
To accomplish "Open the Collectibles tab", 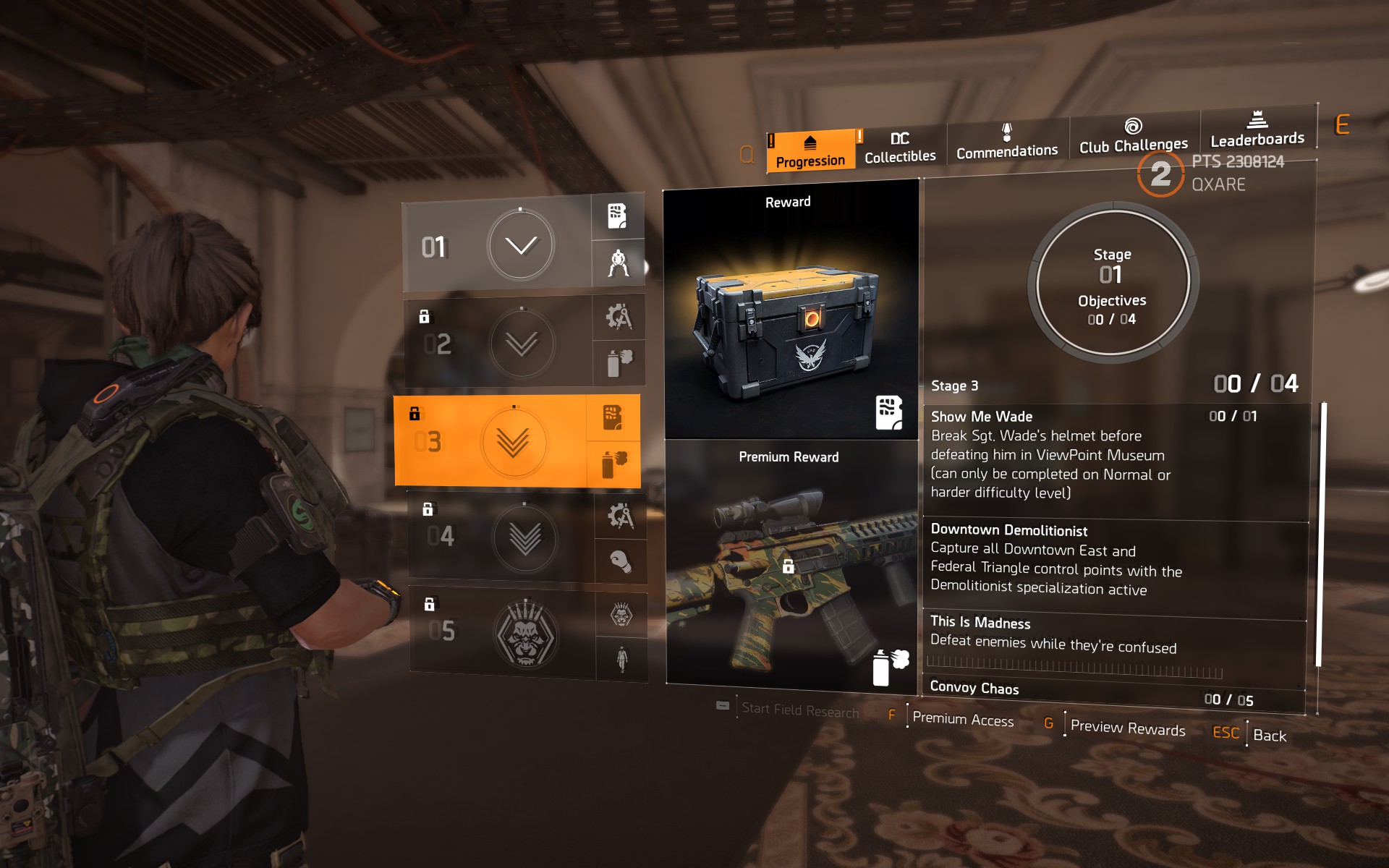I will 900,148.
